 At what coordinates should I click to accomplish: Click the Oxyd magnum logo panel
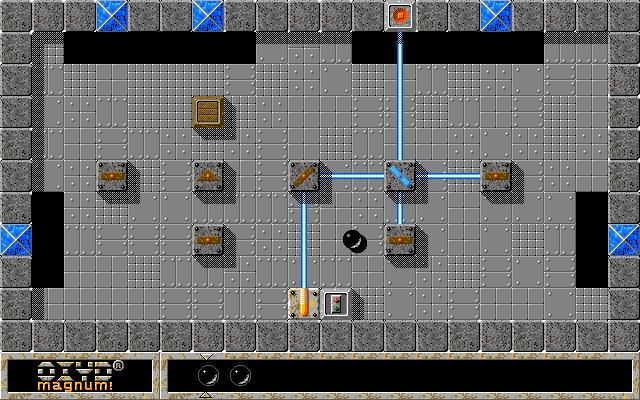click(x=80, y=375)
